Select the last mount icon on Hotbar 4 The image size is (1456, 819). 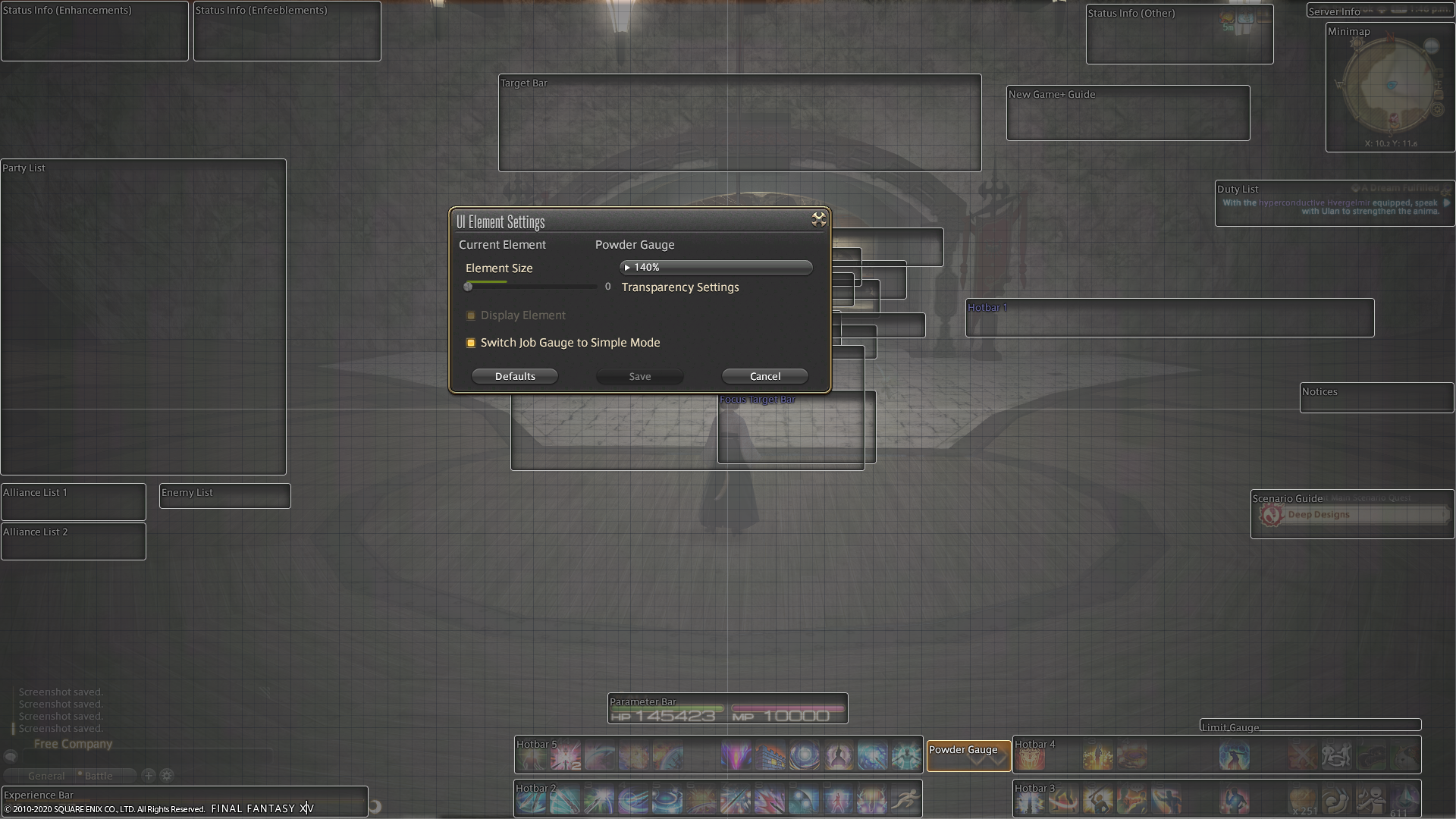point(1403,755)
